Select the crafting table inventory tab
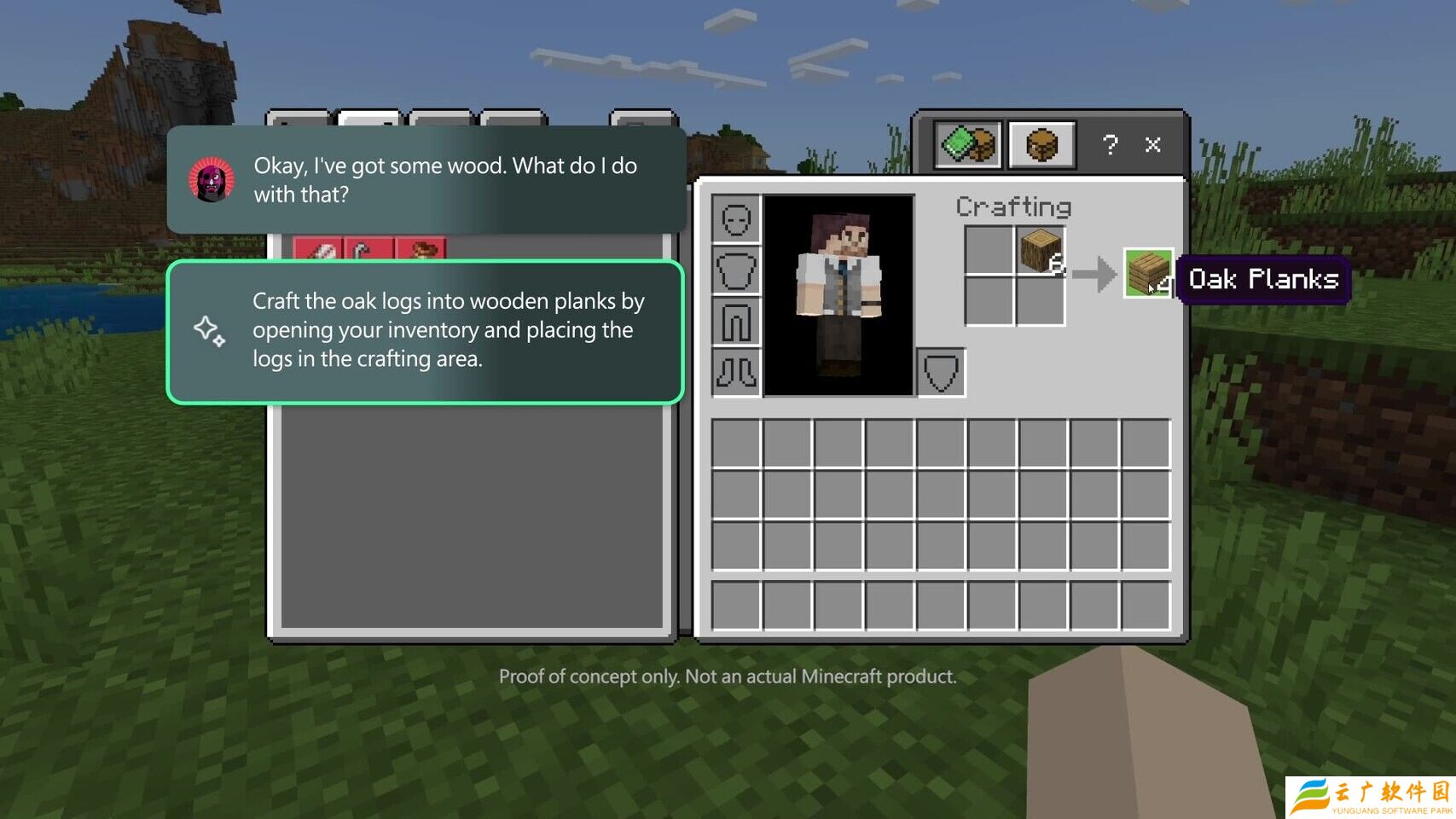Viewport: 1456px width, 819px height. click(x=1041, y=145)
